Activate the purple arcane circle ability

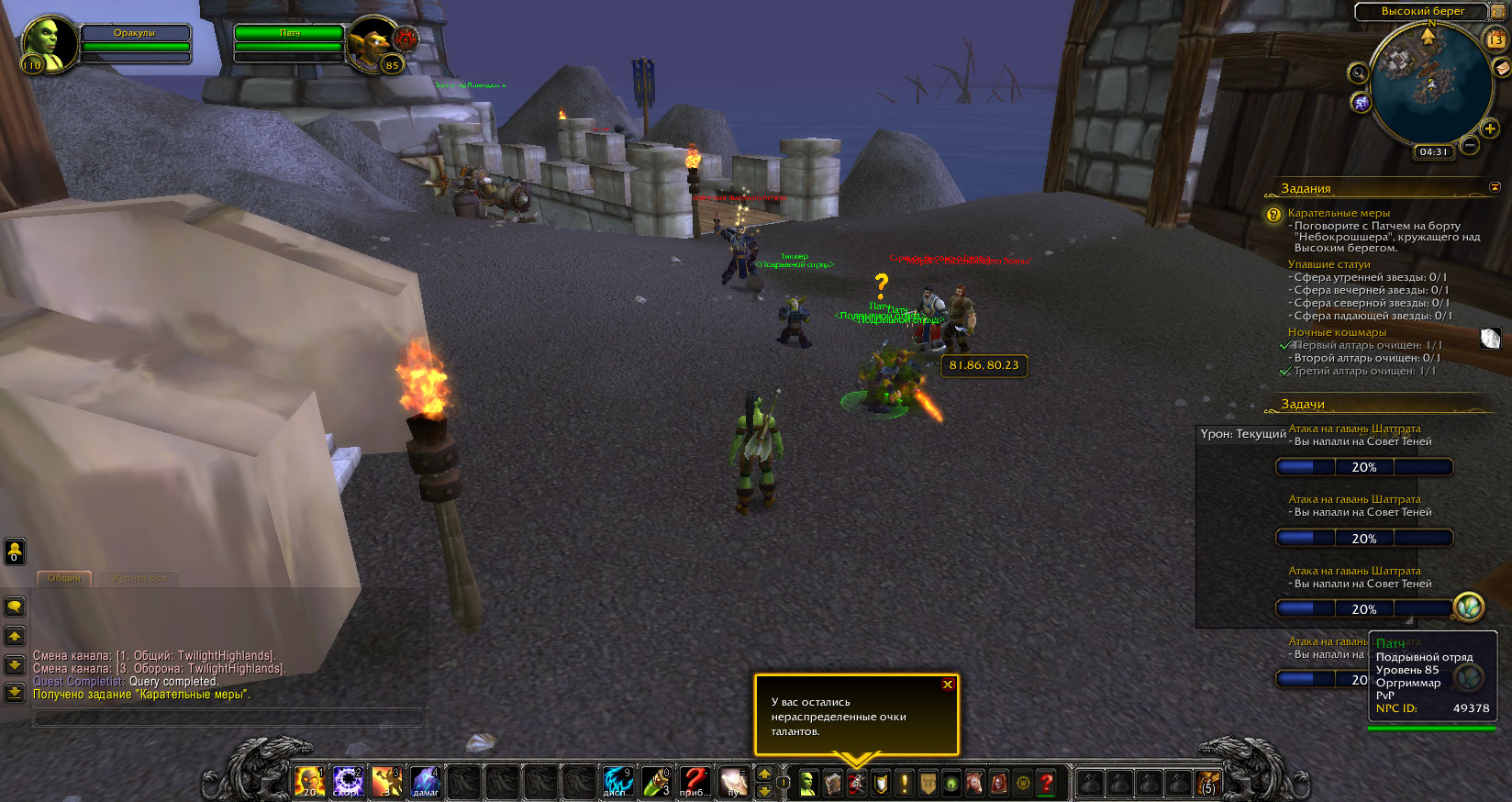click(x=348, y=781)
